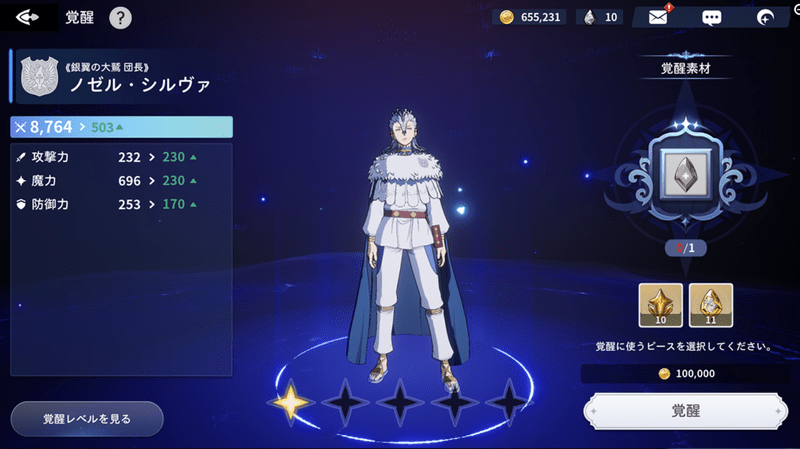This screenshot has width=800, height=449.
Task: Choose the crystal piece with count 11
Action: (x=711, y=306)
